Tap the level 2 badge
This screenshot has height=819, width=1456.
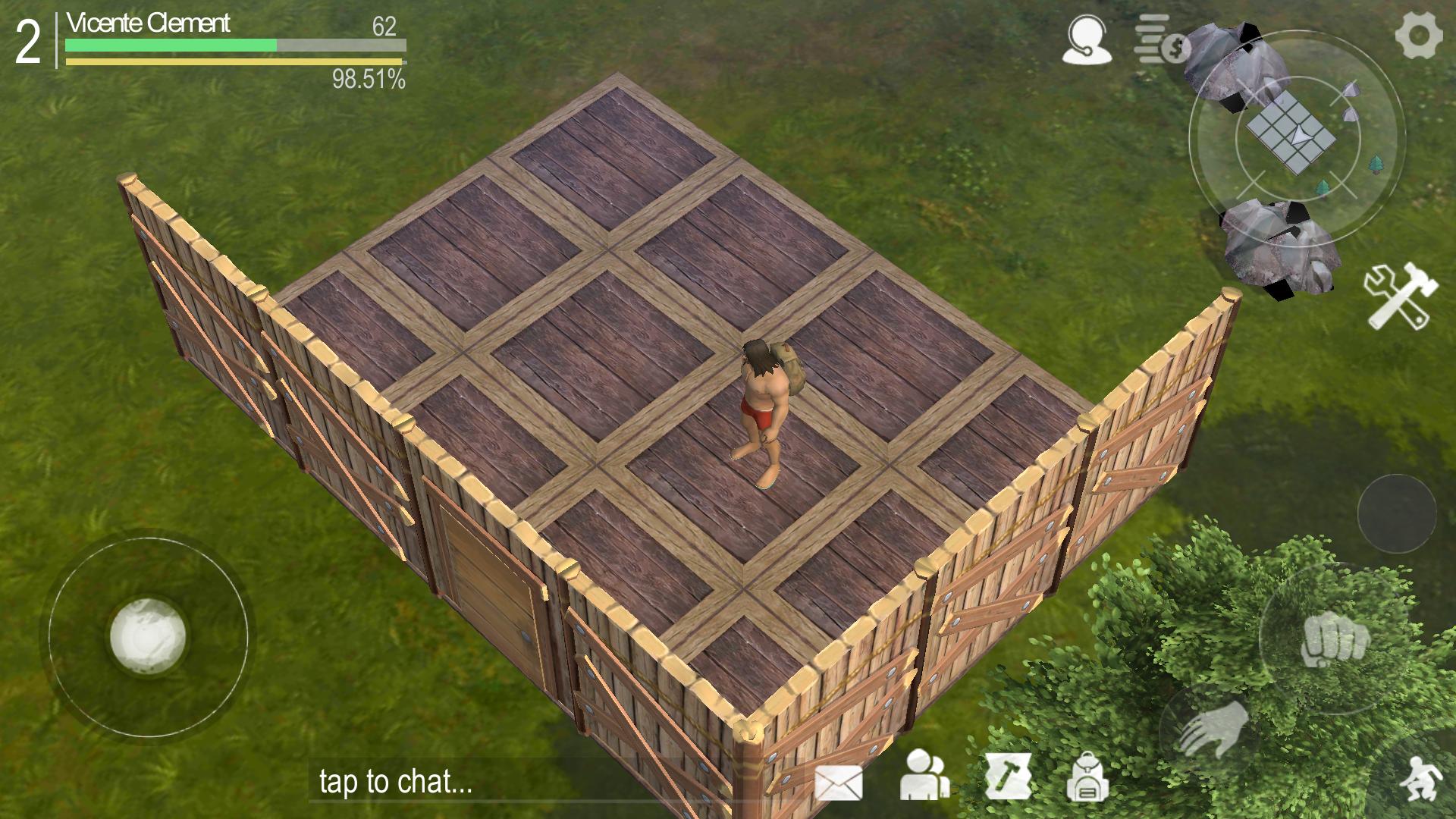tap(27, 38)
